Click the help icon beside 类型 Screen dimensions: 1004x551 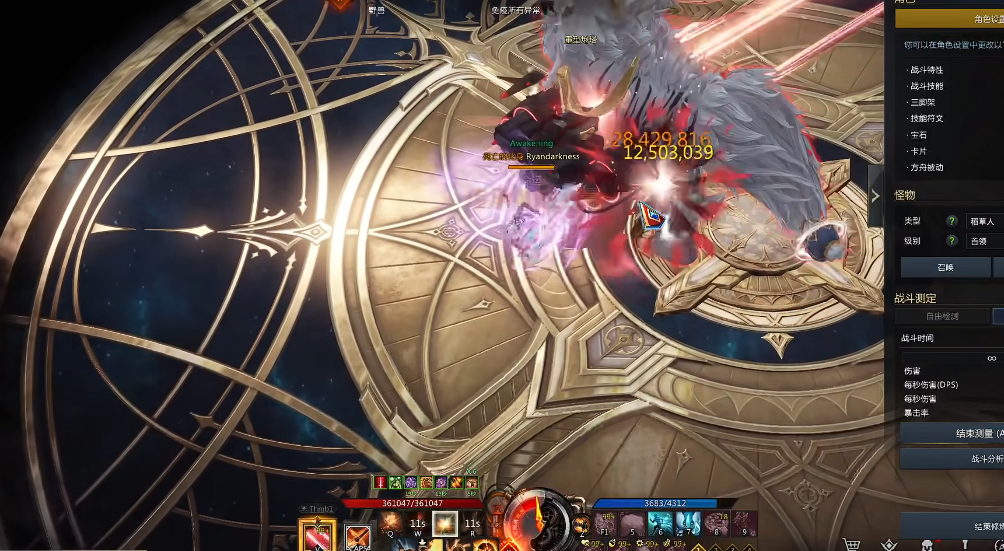click(951, 220)
